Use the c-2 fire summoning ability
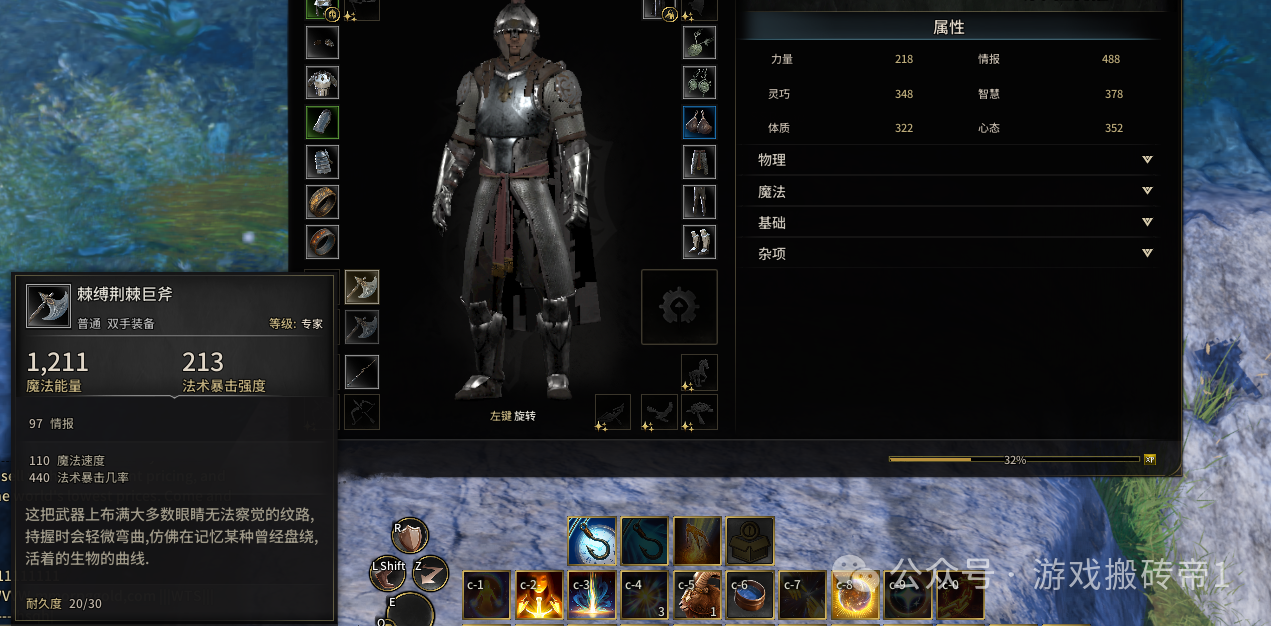This screenshot has width=1271, height=626. 539,595
